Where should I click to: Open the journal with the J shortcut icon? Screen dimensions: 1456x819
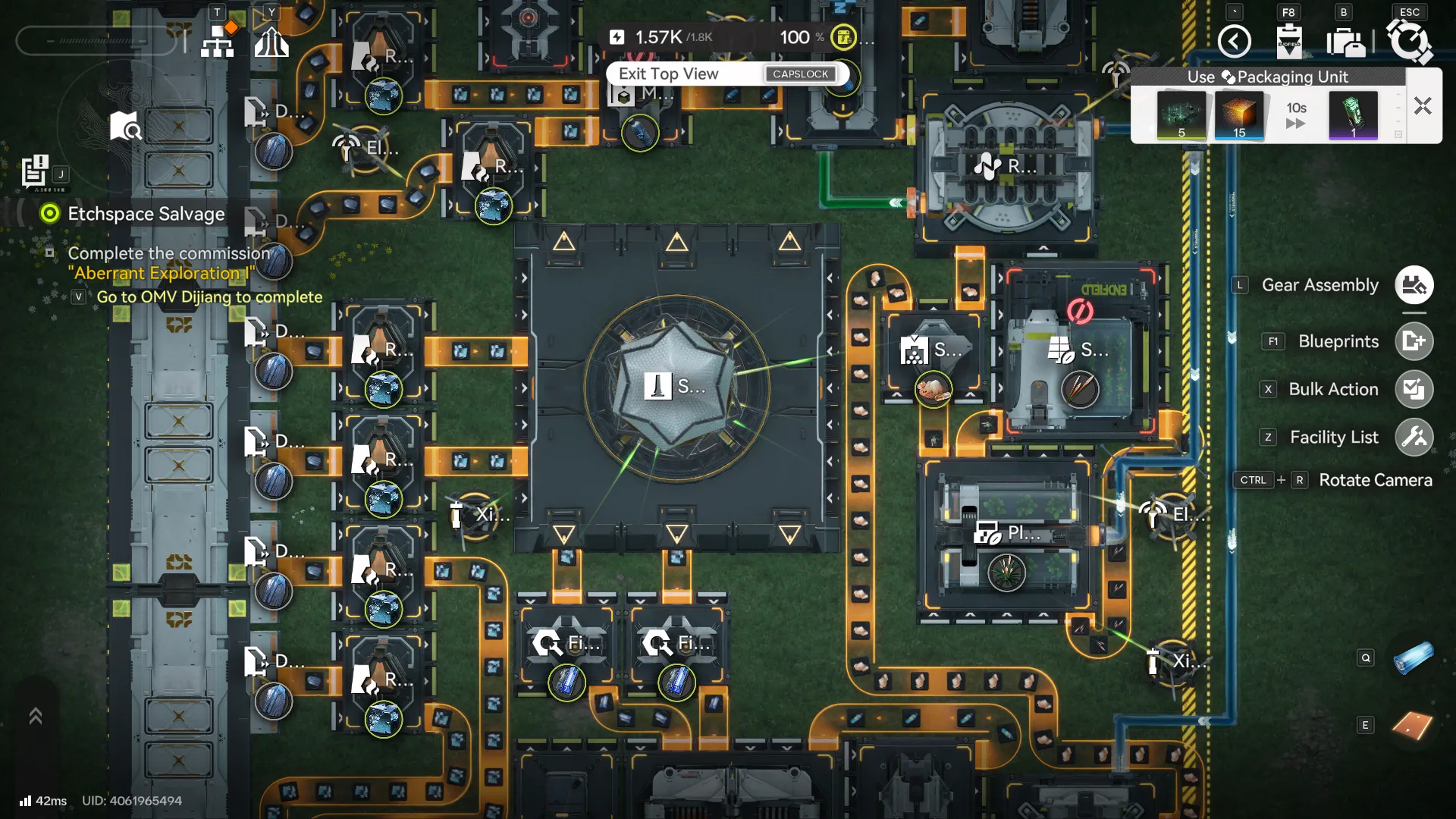coord(34,171)
